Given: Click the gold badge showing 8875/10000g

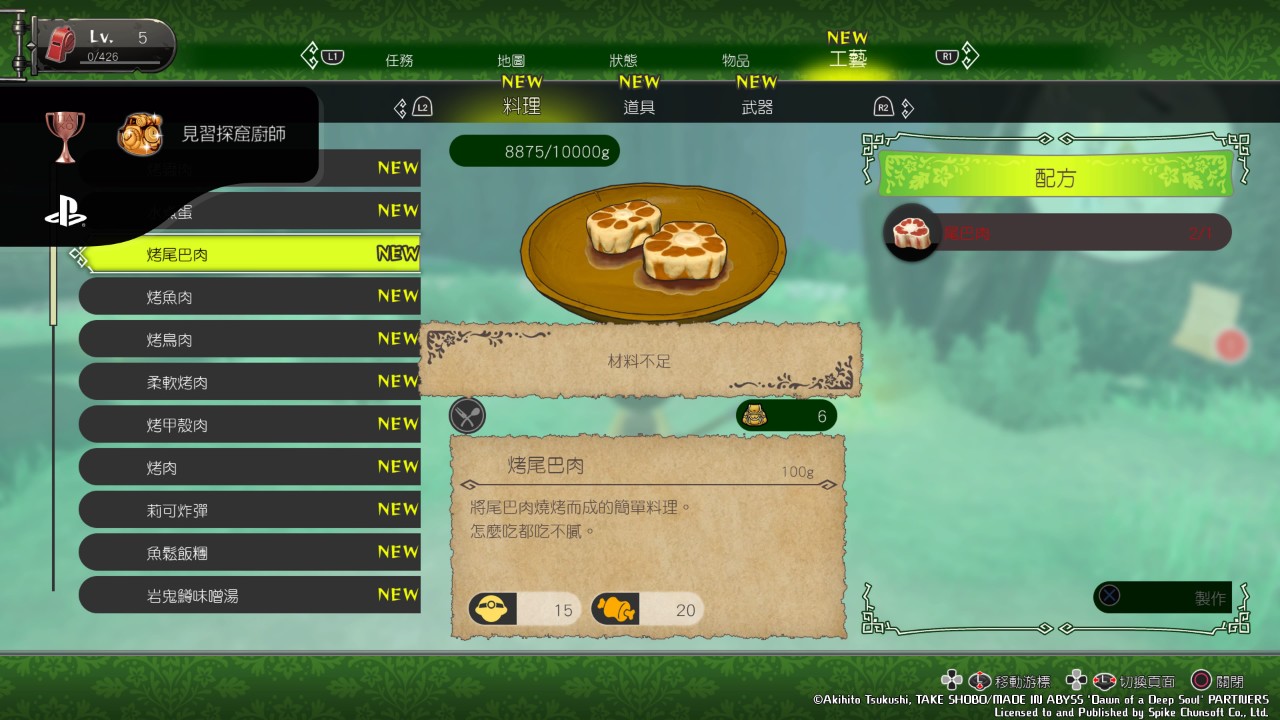Looking at the screenshot, I should coord(534,151).
